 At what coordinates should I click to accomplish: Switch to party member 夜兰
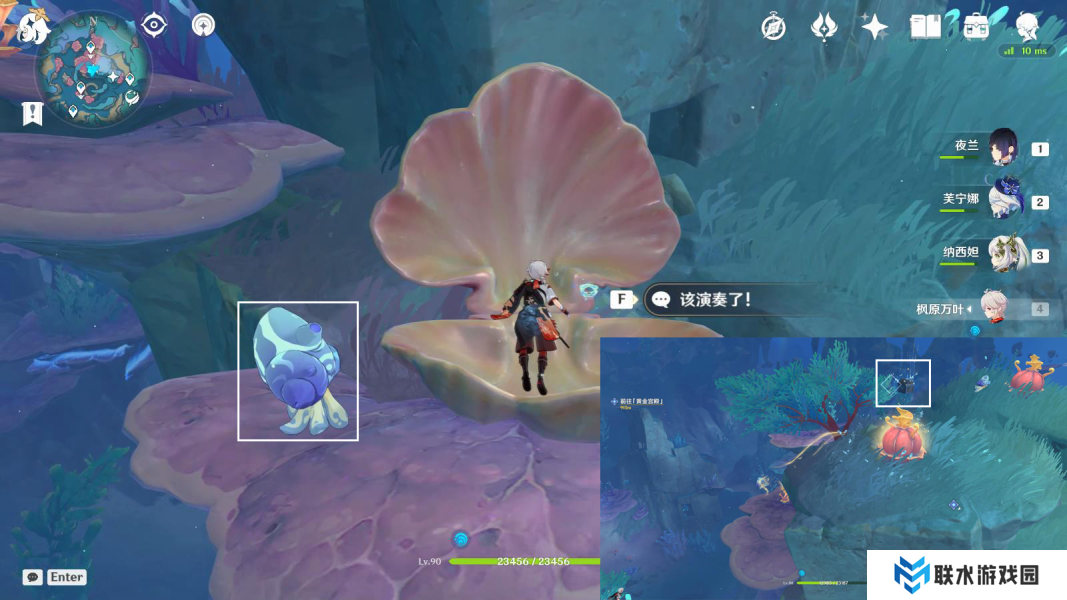(x=1002, y=147)
